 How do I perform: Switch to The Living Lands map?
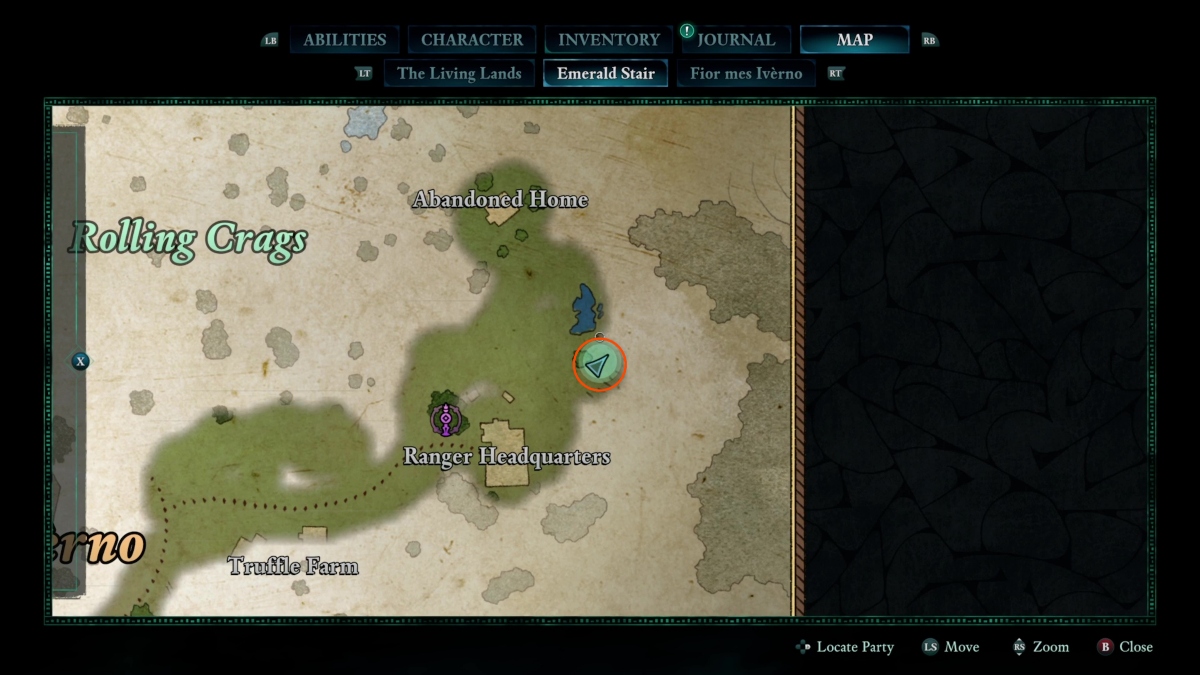(x=459, y=73)
